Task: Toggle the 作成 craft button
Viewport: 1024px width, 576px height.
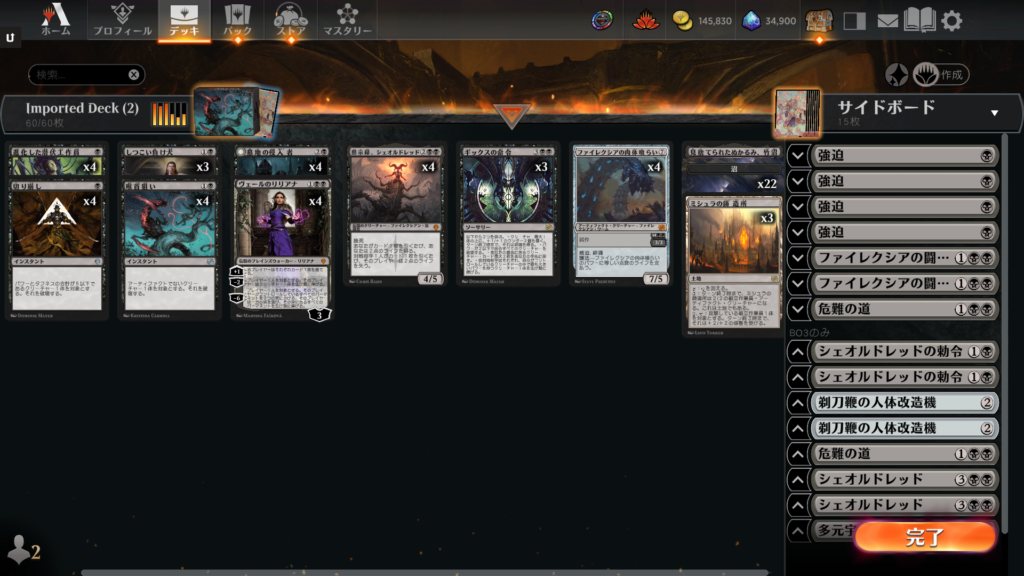Action: (940, 74)
